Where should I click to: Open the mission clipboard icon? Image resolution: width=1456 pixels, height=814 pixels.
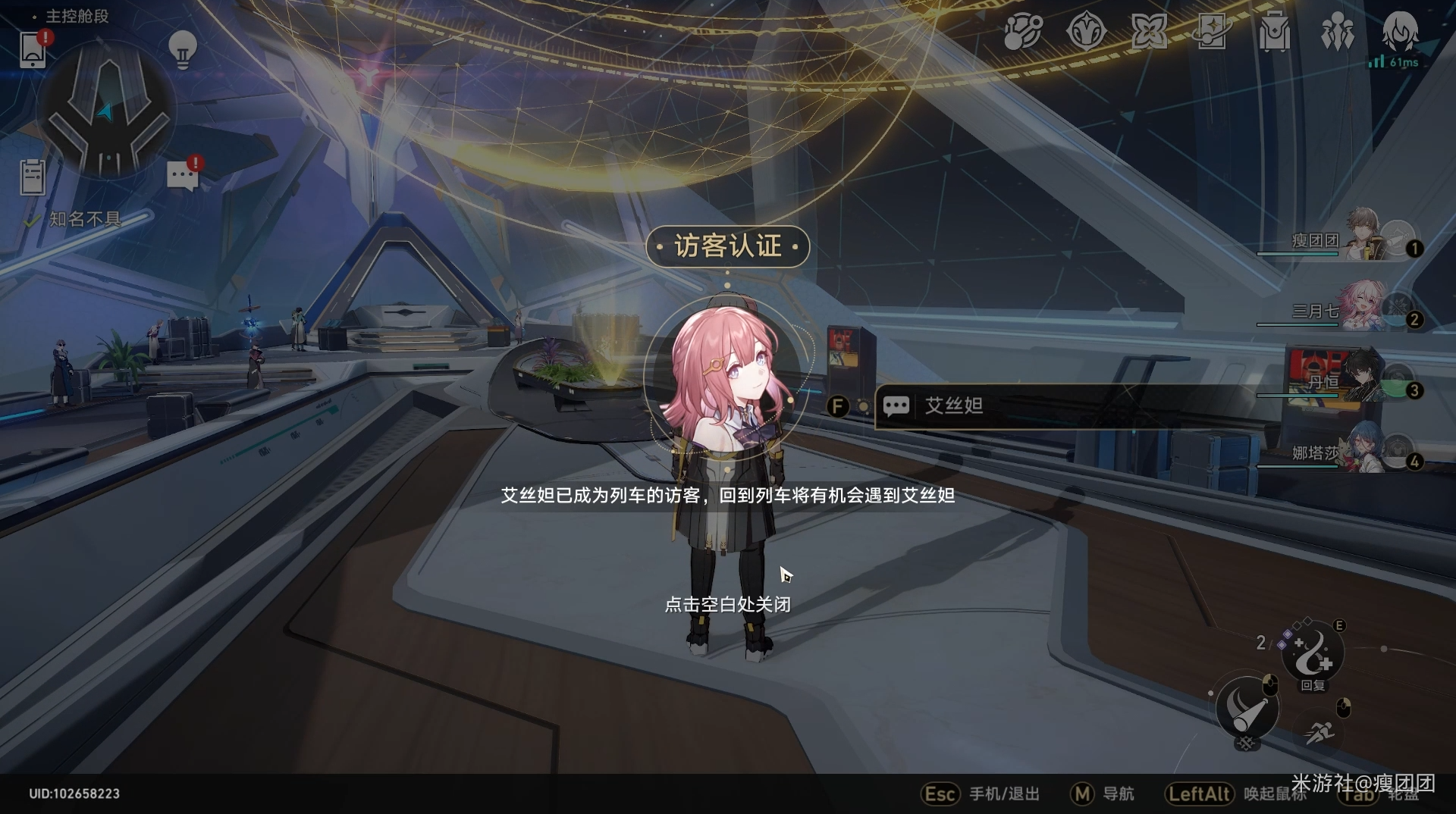(33, 177)
